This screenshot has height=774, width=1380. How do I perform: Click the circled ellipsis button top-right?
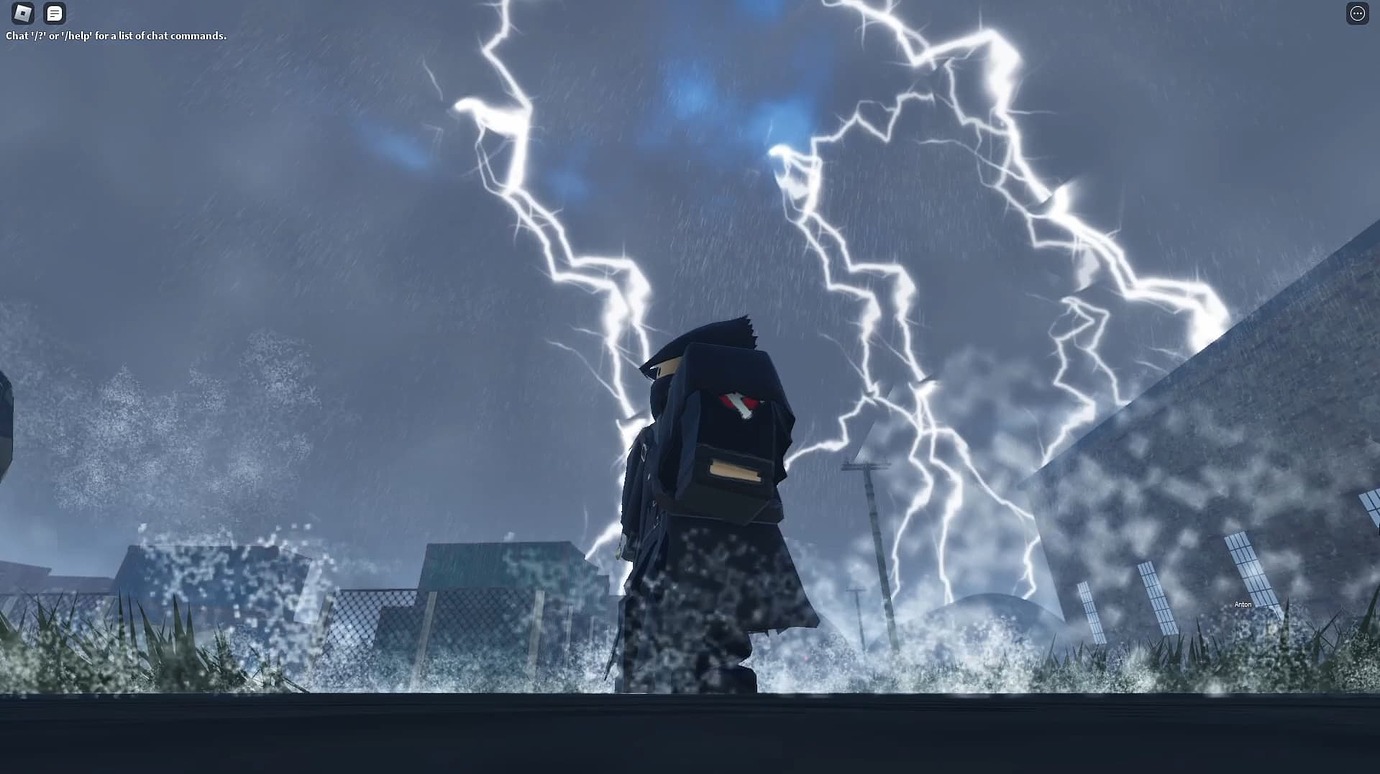click(x=1357, y=13)
